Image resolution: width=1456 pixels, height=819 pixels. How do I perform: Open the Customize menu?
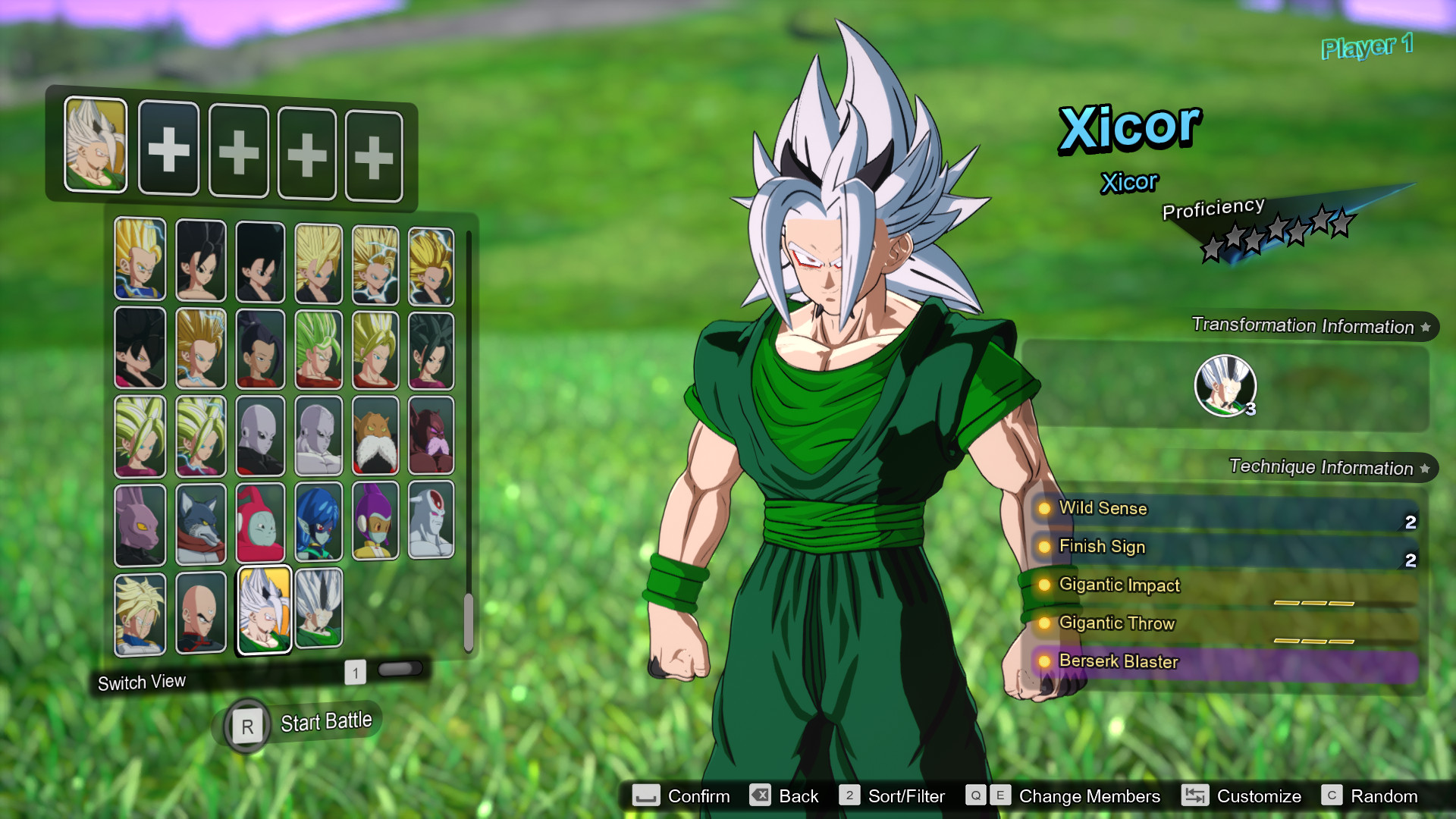tap(1259, 796)
